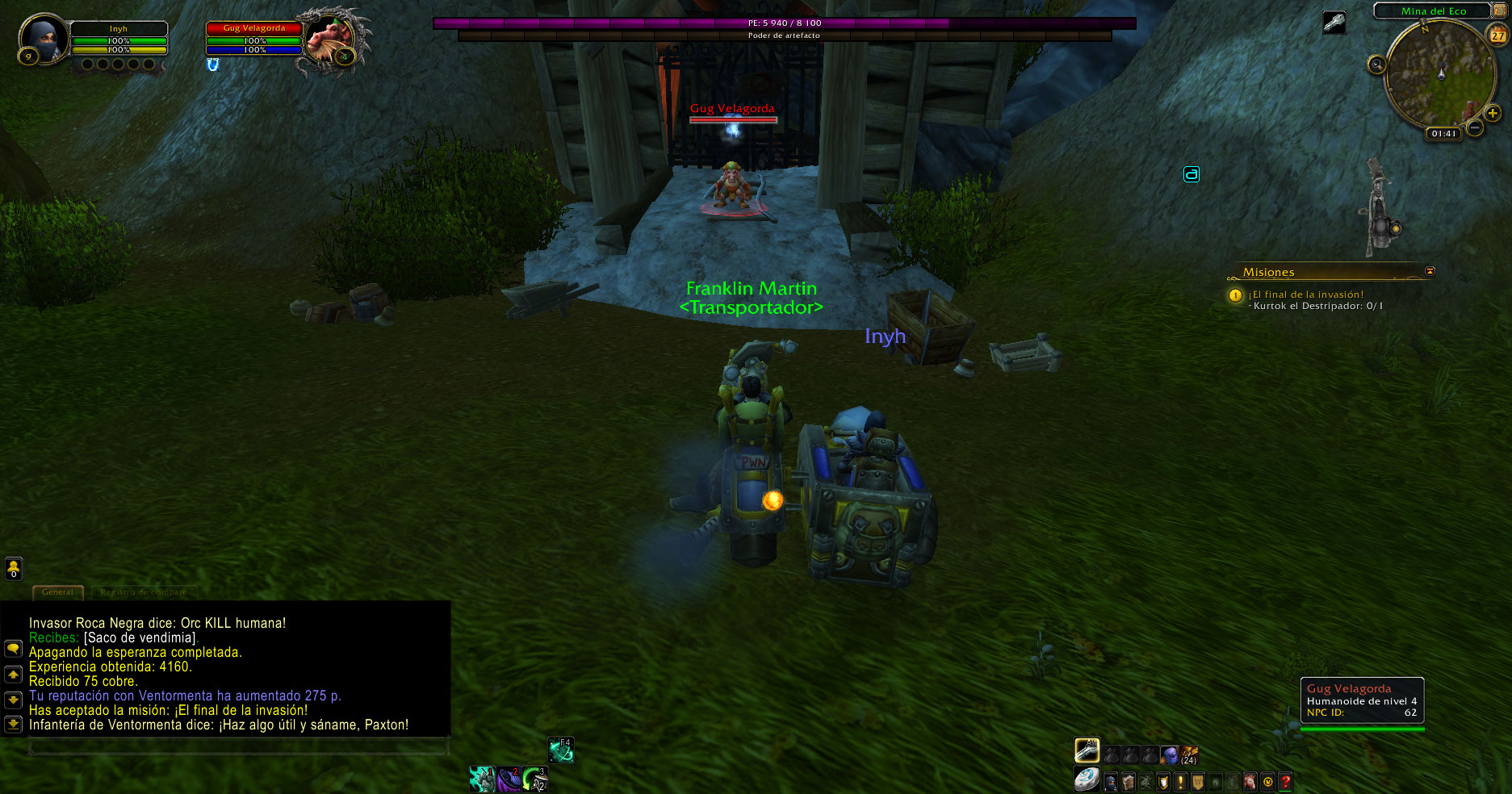Open the character info micro button
The height and width of the screenshot is (794, 1512).
pos(1111,782)
